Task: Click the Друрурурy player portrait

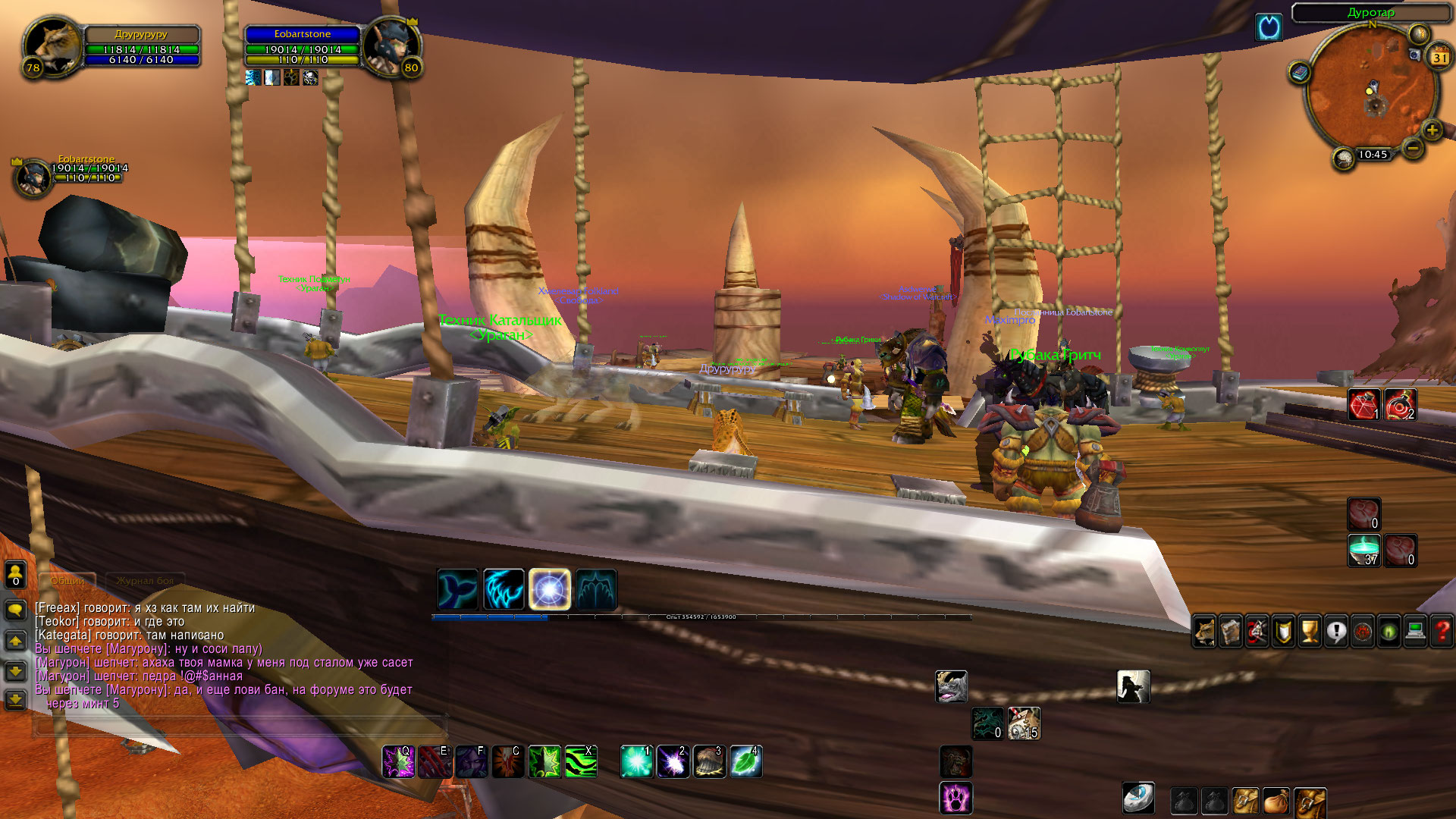Action: pos(52,45)
